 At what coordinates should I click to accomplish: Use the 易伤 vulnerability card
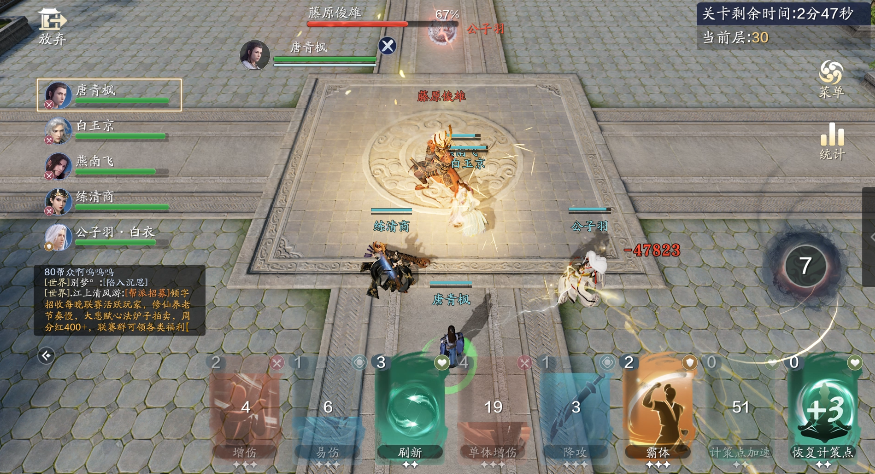[x=328, y=407]
